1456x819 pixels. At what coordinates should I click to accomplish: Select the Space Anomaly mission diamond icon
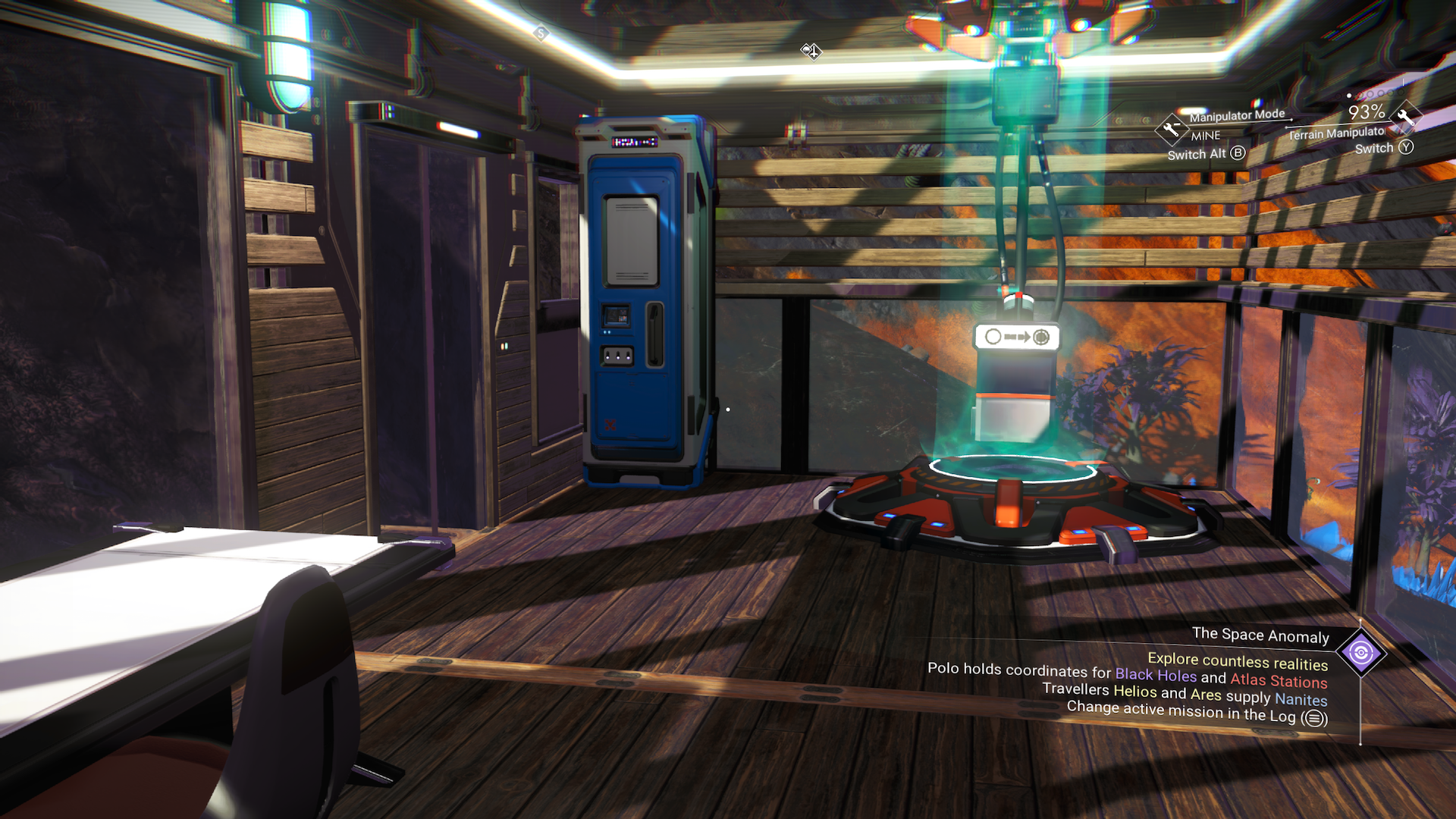1360,653
